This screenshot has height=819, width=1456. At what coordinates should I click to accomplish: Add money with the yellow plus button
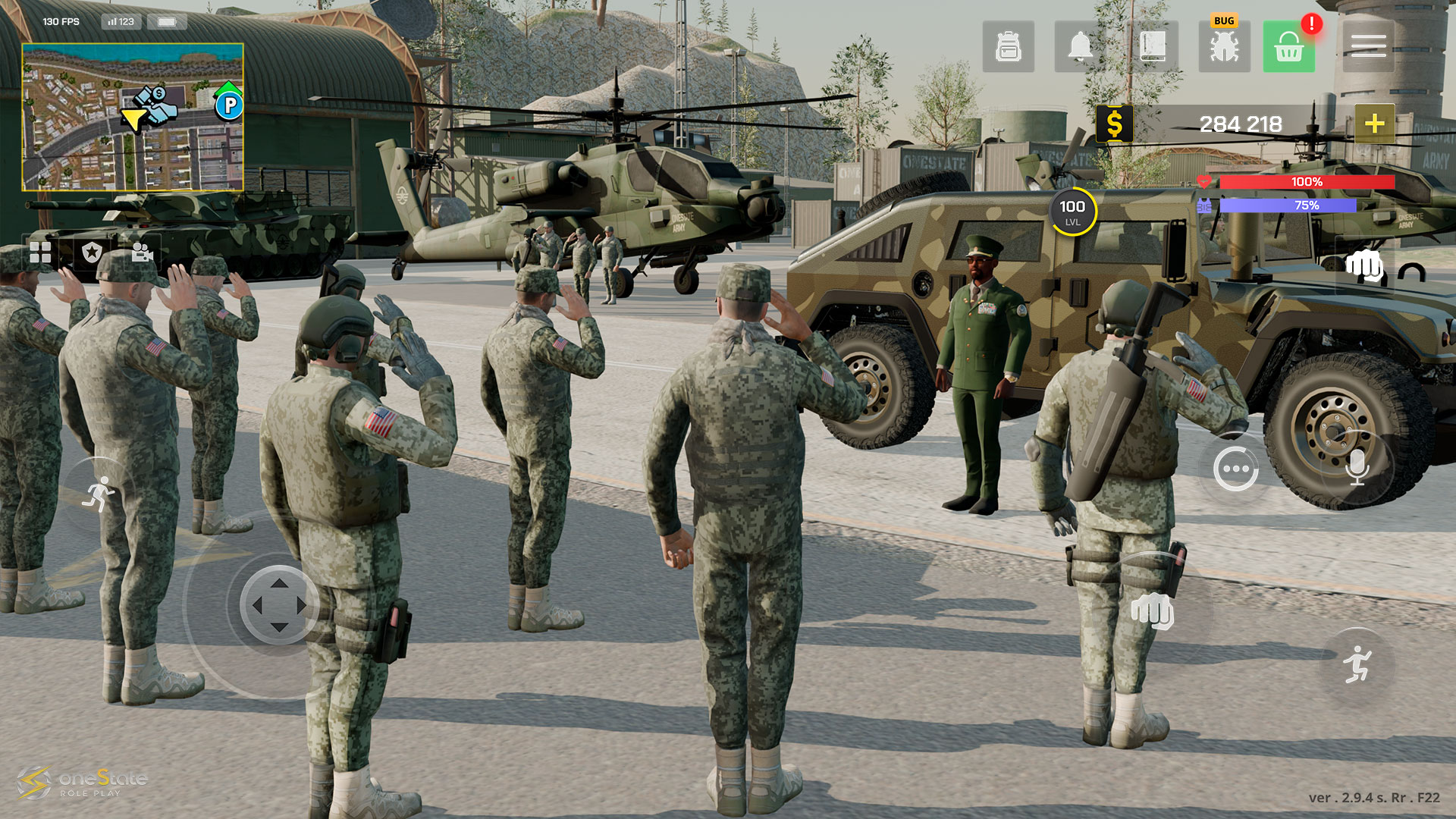[x=1374, y=124]
